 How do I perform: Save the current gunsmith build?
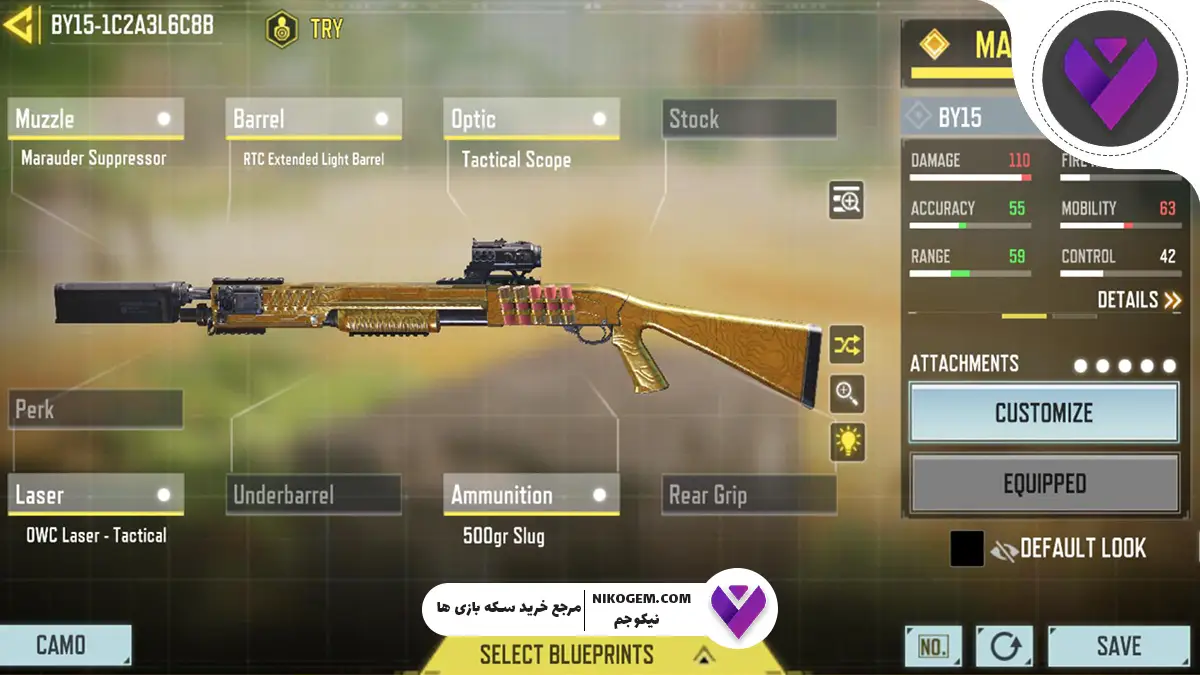pos(1117,646)
